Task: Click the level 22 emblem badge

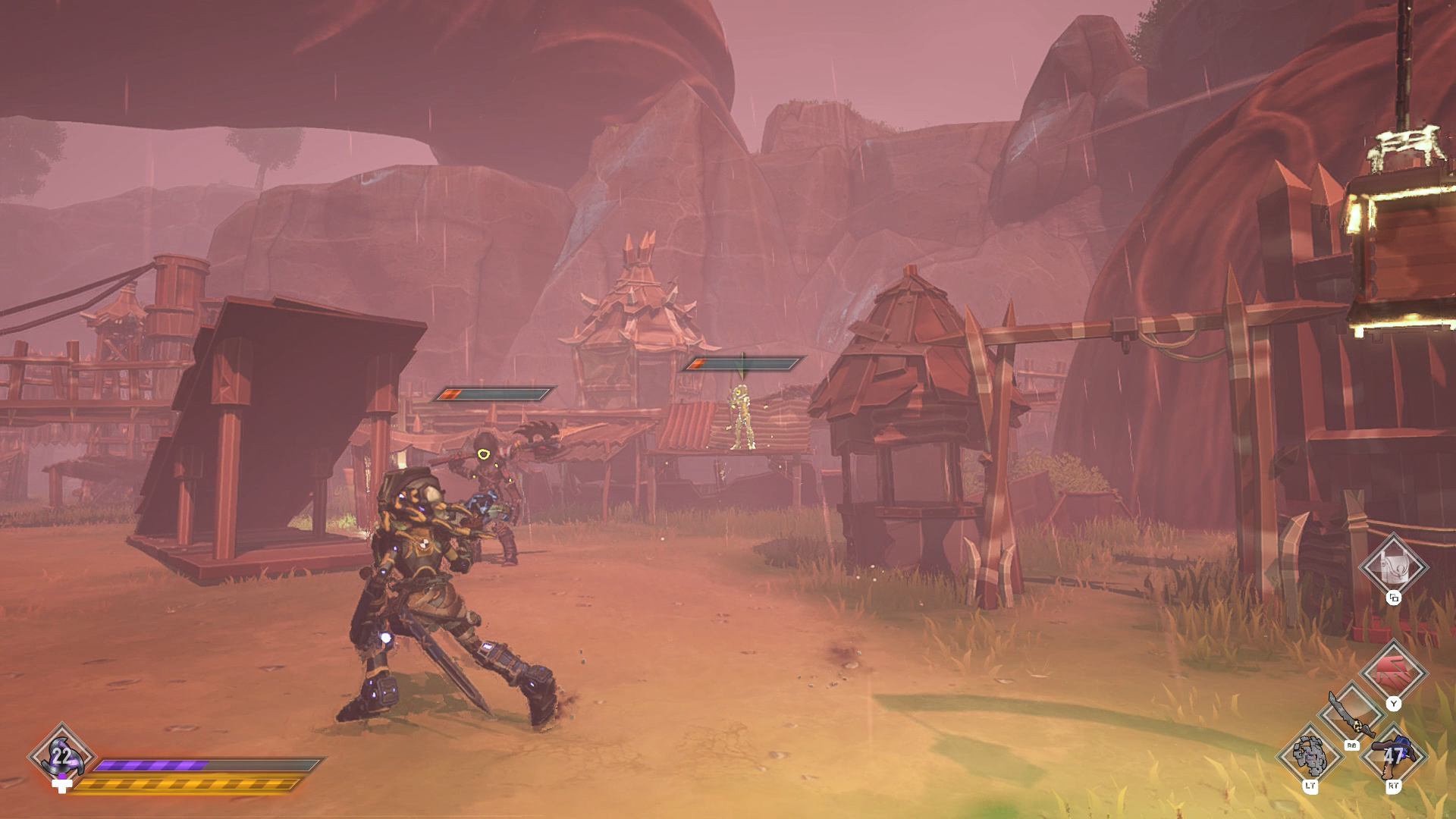Action: 61,756
